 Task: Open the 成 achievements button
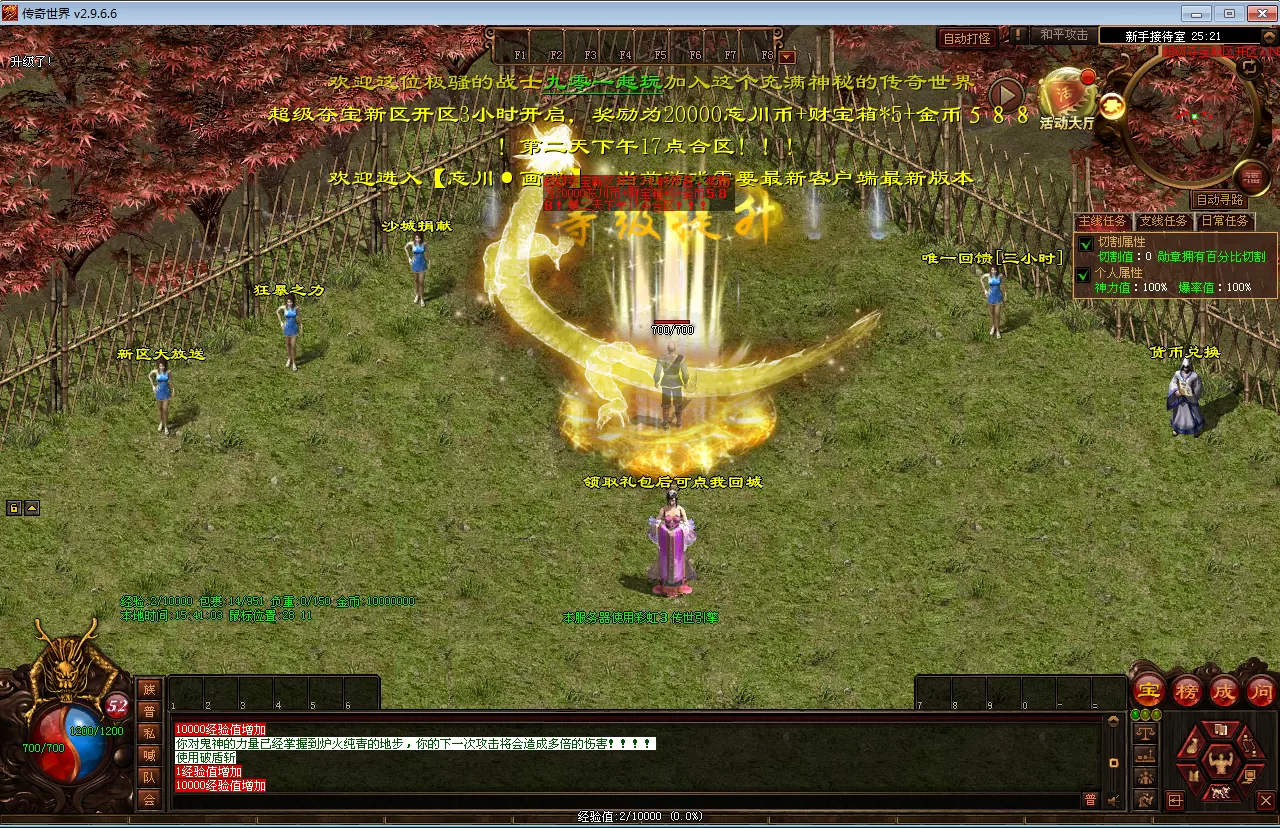click(x=1224, y=690)
